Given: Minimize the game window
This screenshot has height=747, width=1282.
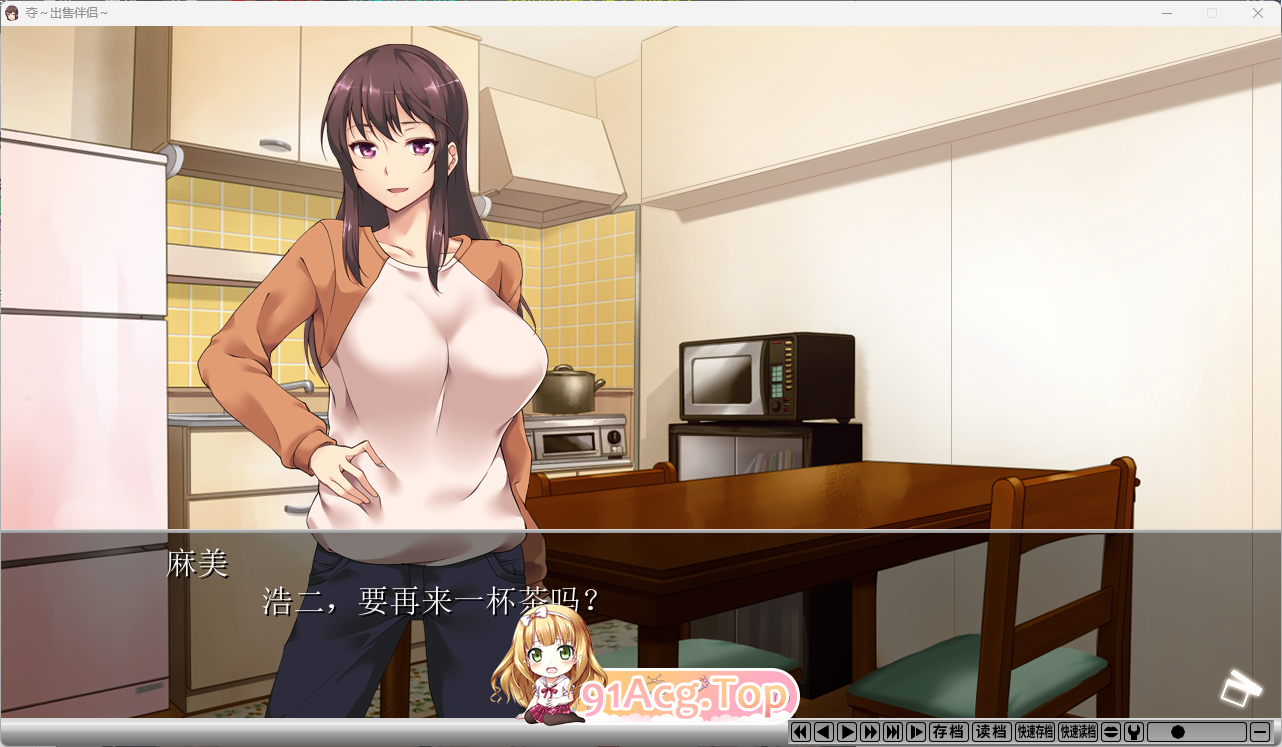Looking at the screenshot, I should click(1167, 13).
